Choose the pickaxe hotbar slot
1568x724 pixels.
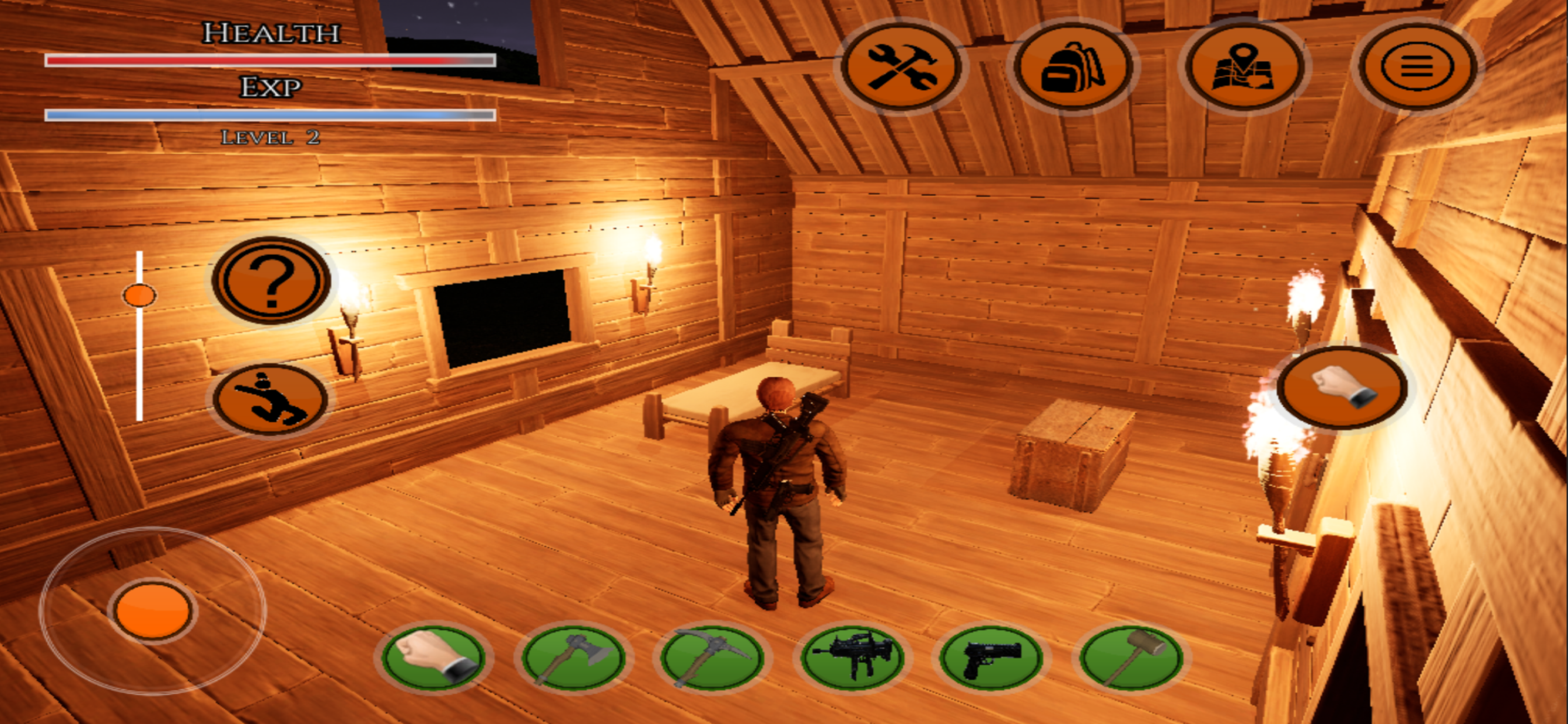click(x=712, y=658)
